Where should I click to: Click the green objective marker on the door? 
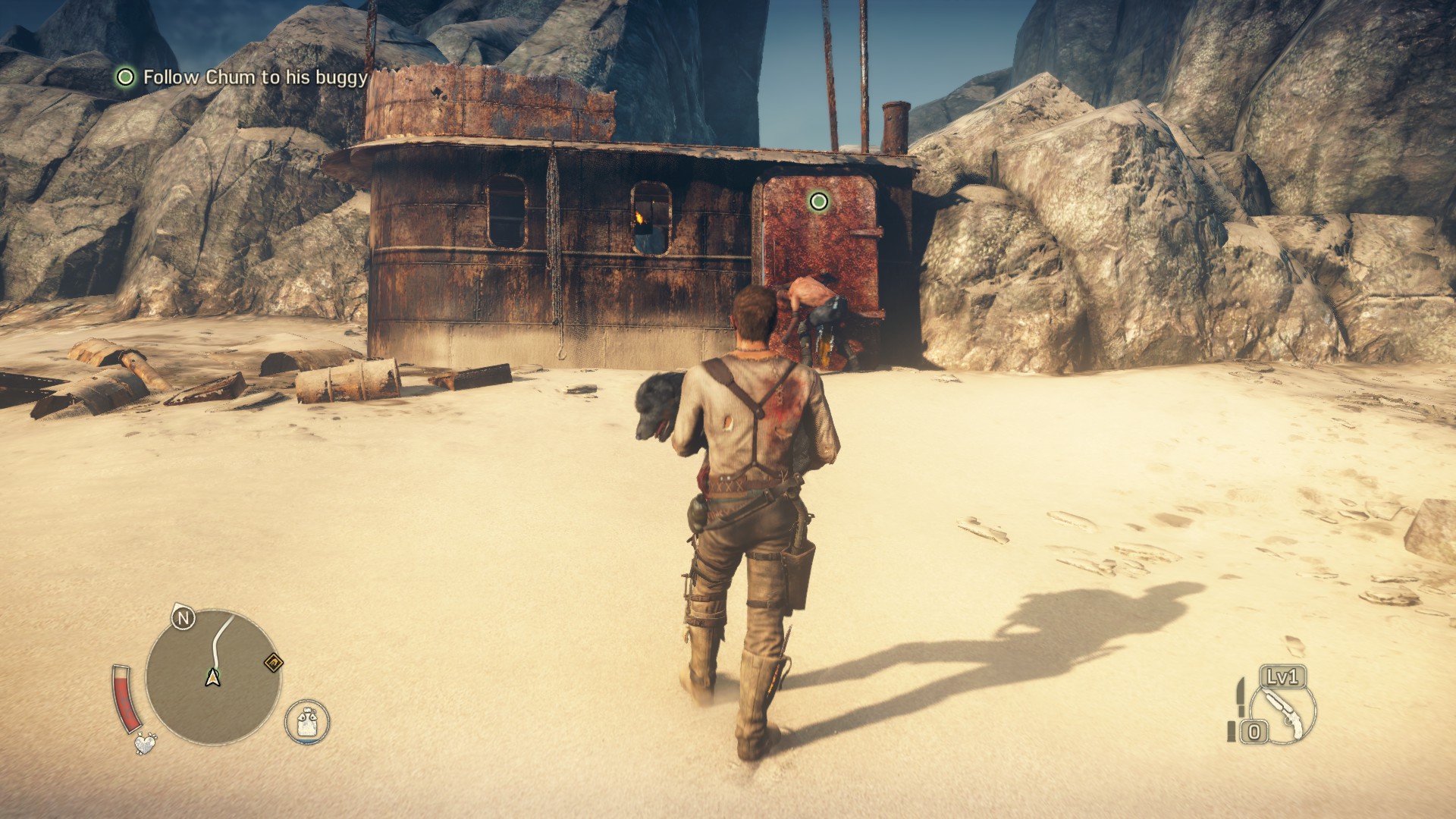[x=818, y=201]
